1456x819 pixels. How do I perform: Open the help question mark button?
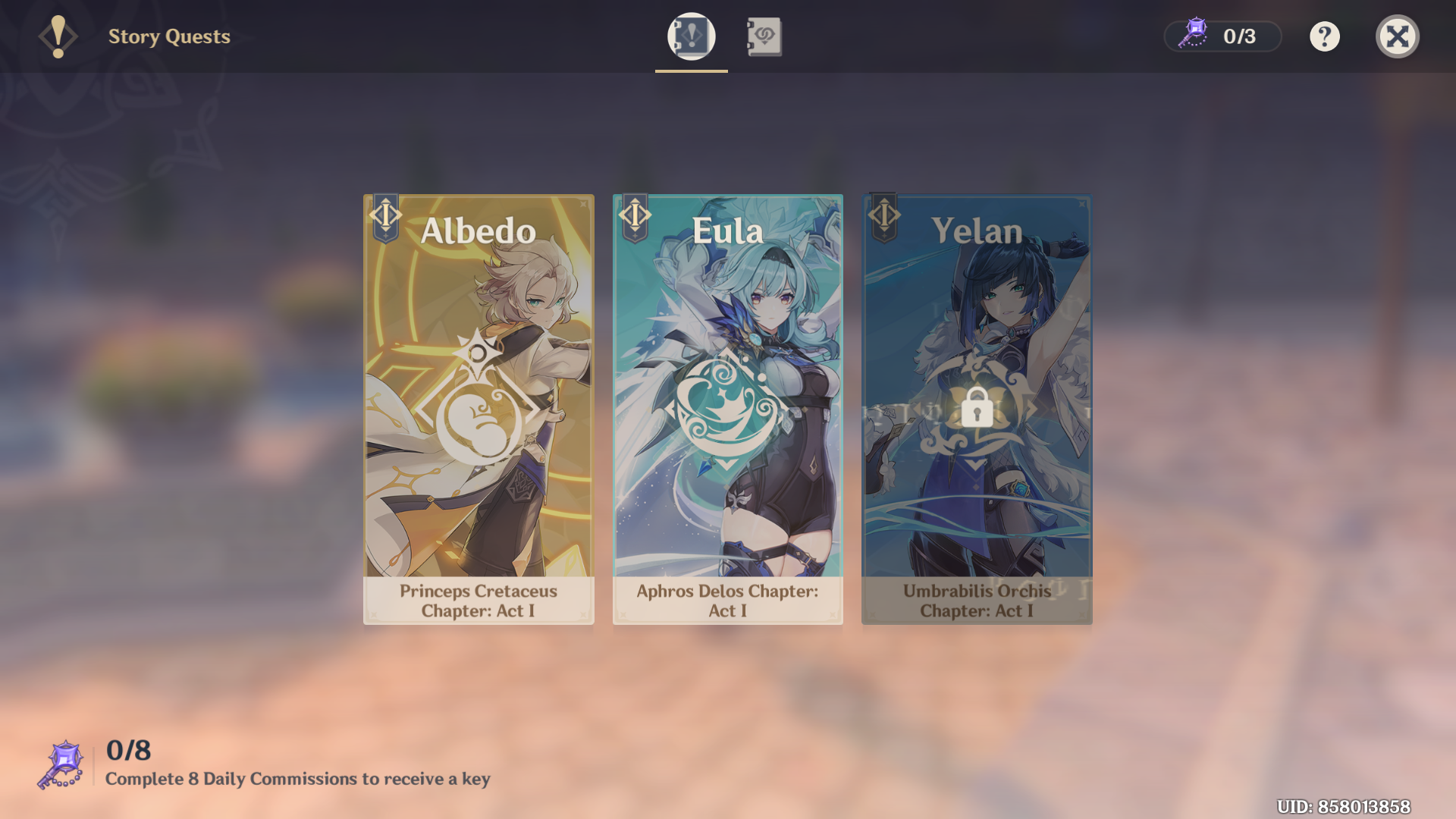coord(1324,36)
